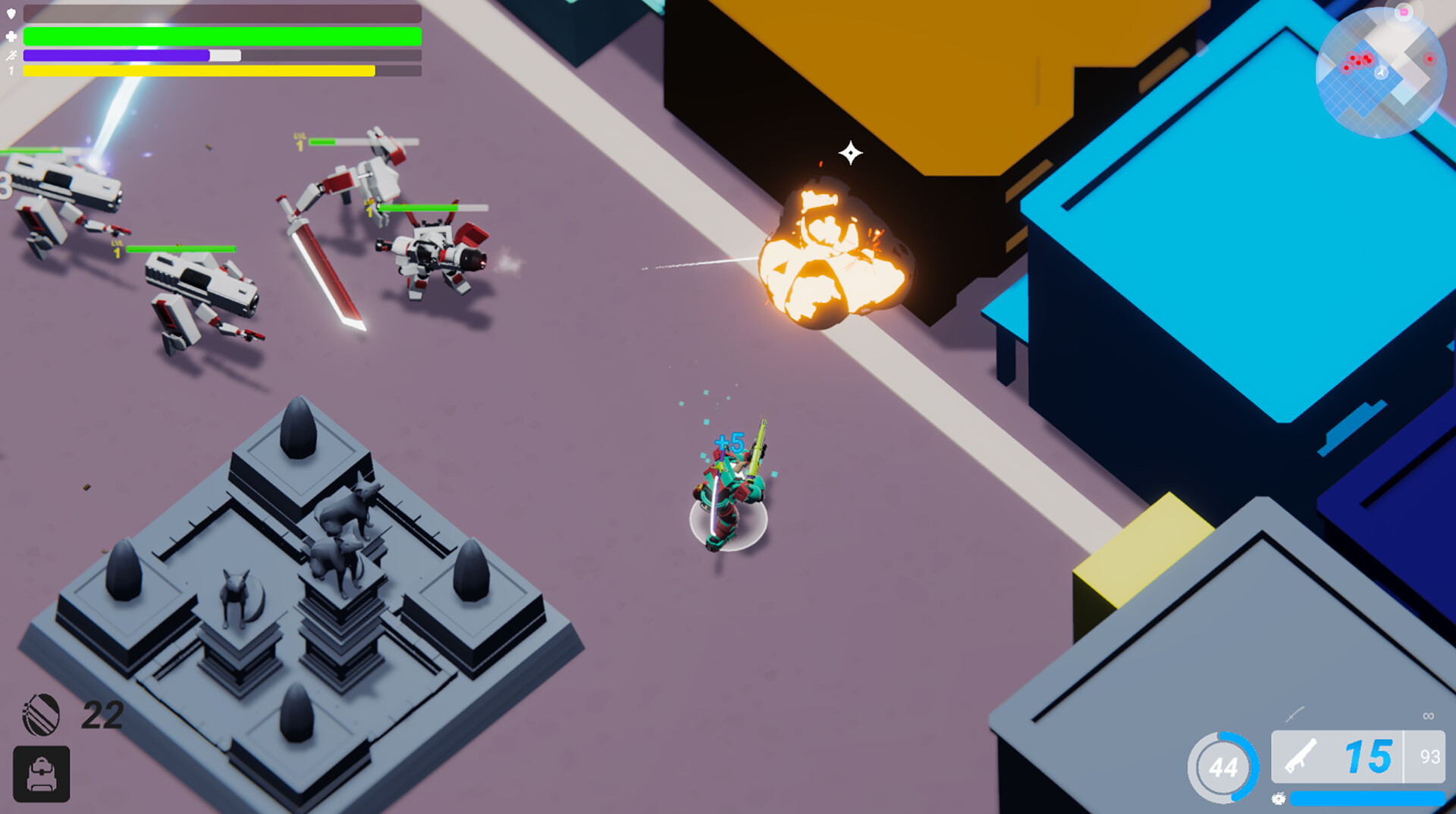This screenshot has height=814, width=1456.
Task: Click the shield icon beside the armor bar
Action: pos(11,14)
